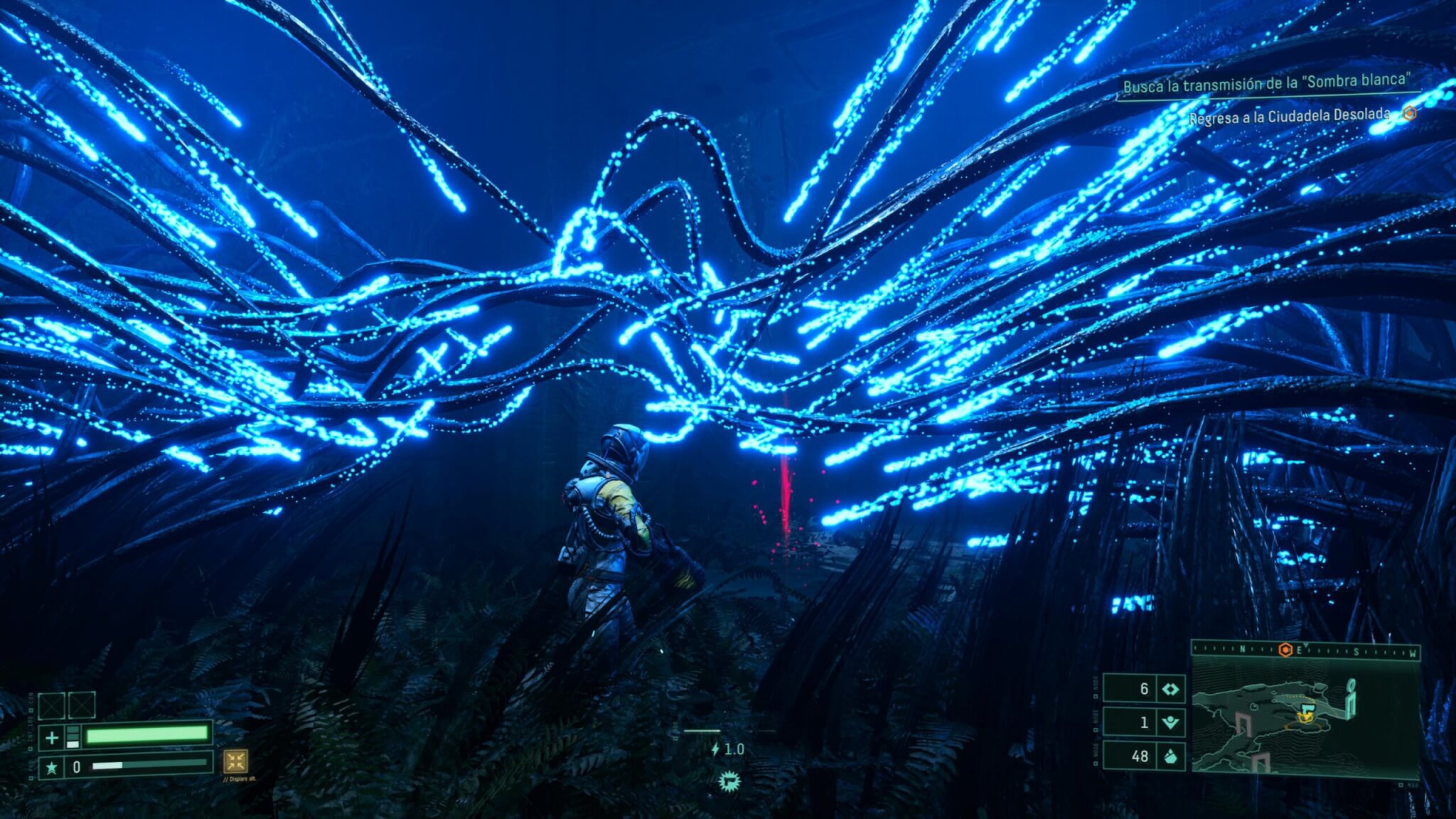This screenshot has width=1456, height=819.
Task: Select the plus-shaped health integrity icon
Action: click(x=52, y=738)
